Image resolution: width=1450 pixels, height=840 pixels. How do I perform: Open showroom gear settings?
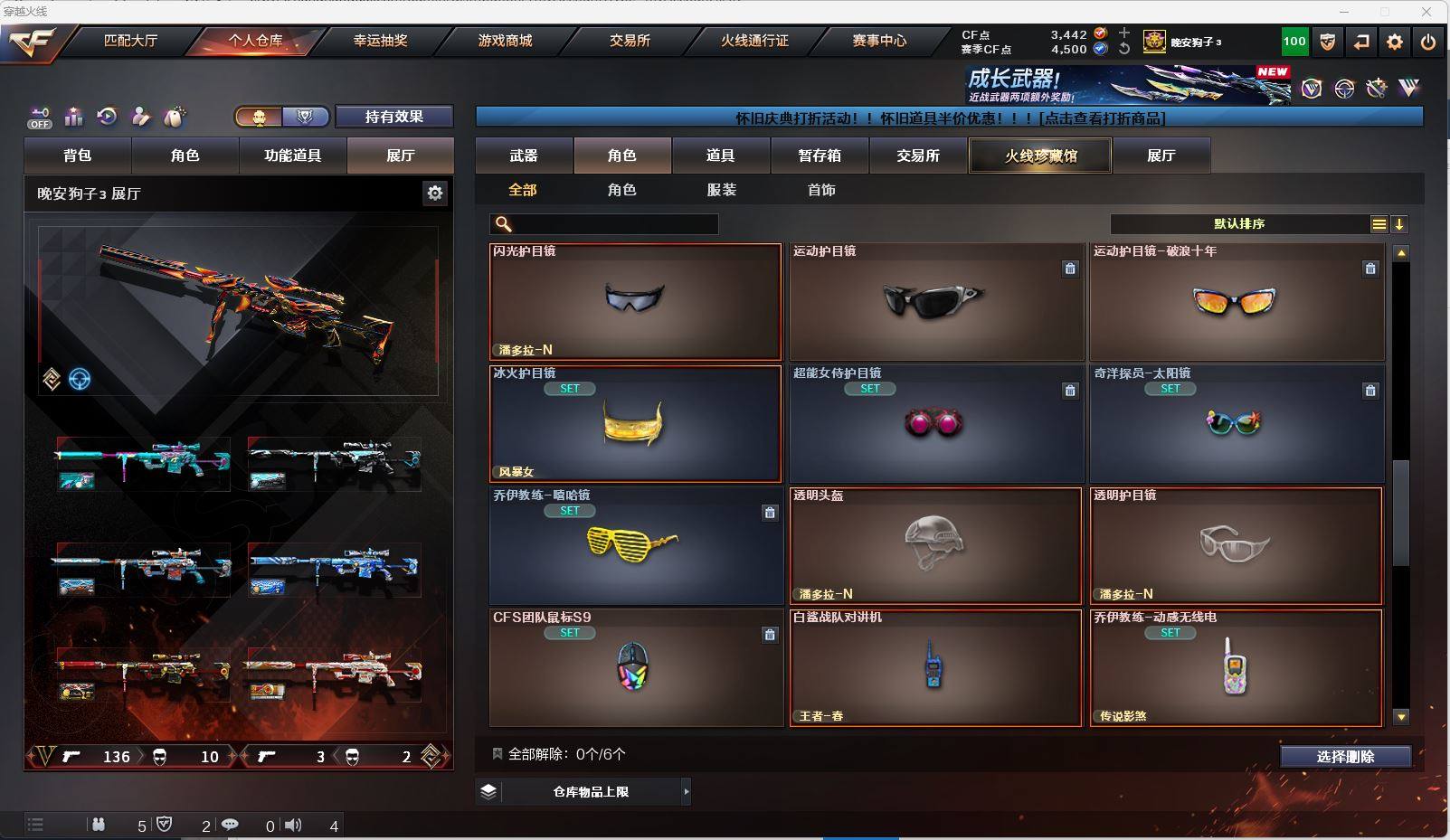pos(435,193)
